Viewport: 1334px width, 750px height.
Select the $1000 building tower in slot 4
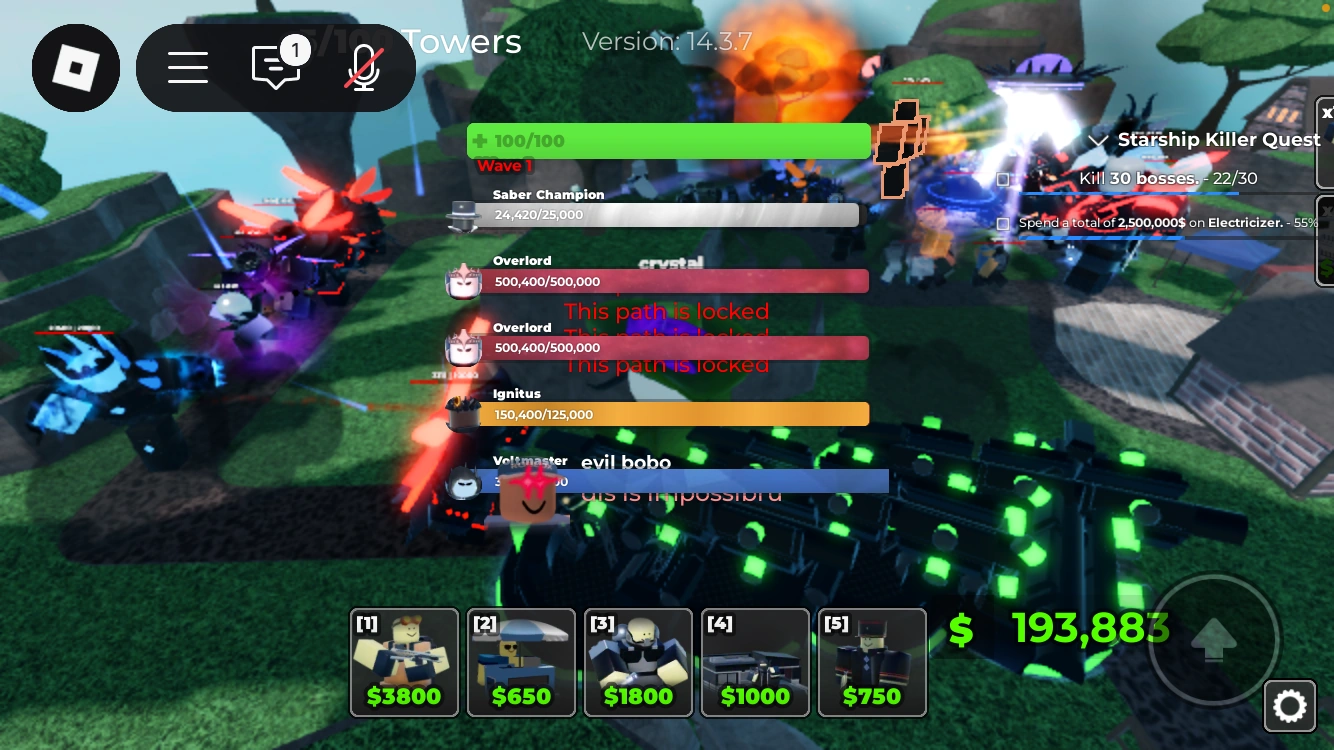pyautogui.click(x=755, y=662)
